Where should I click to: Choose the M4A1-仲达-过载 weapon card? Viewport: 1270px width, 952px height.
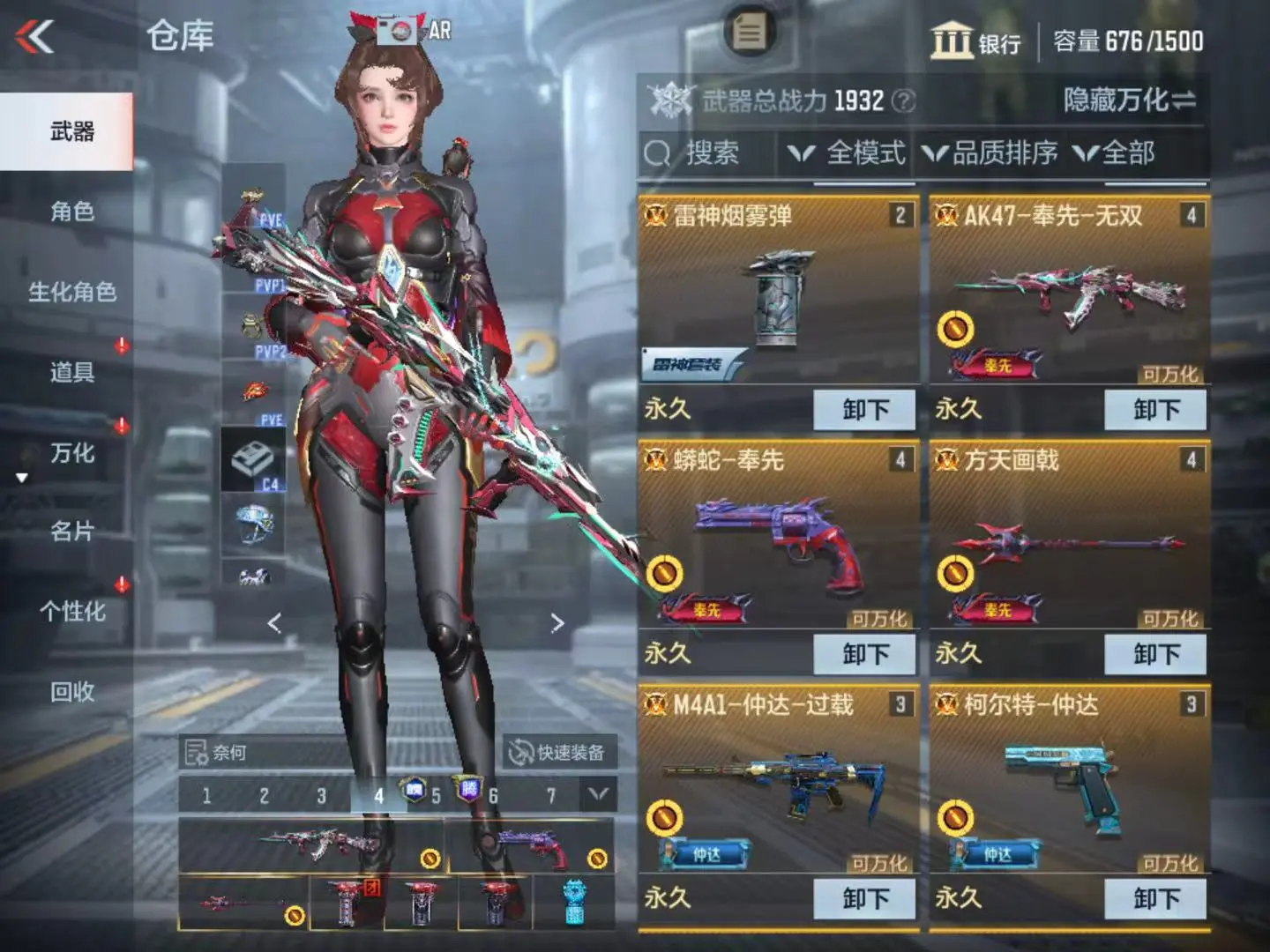(x=777, y=780)
